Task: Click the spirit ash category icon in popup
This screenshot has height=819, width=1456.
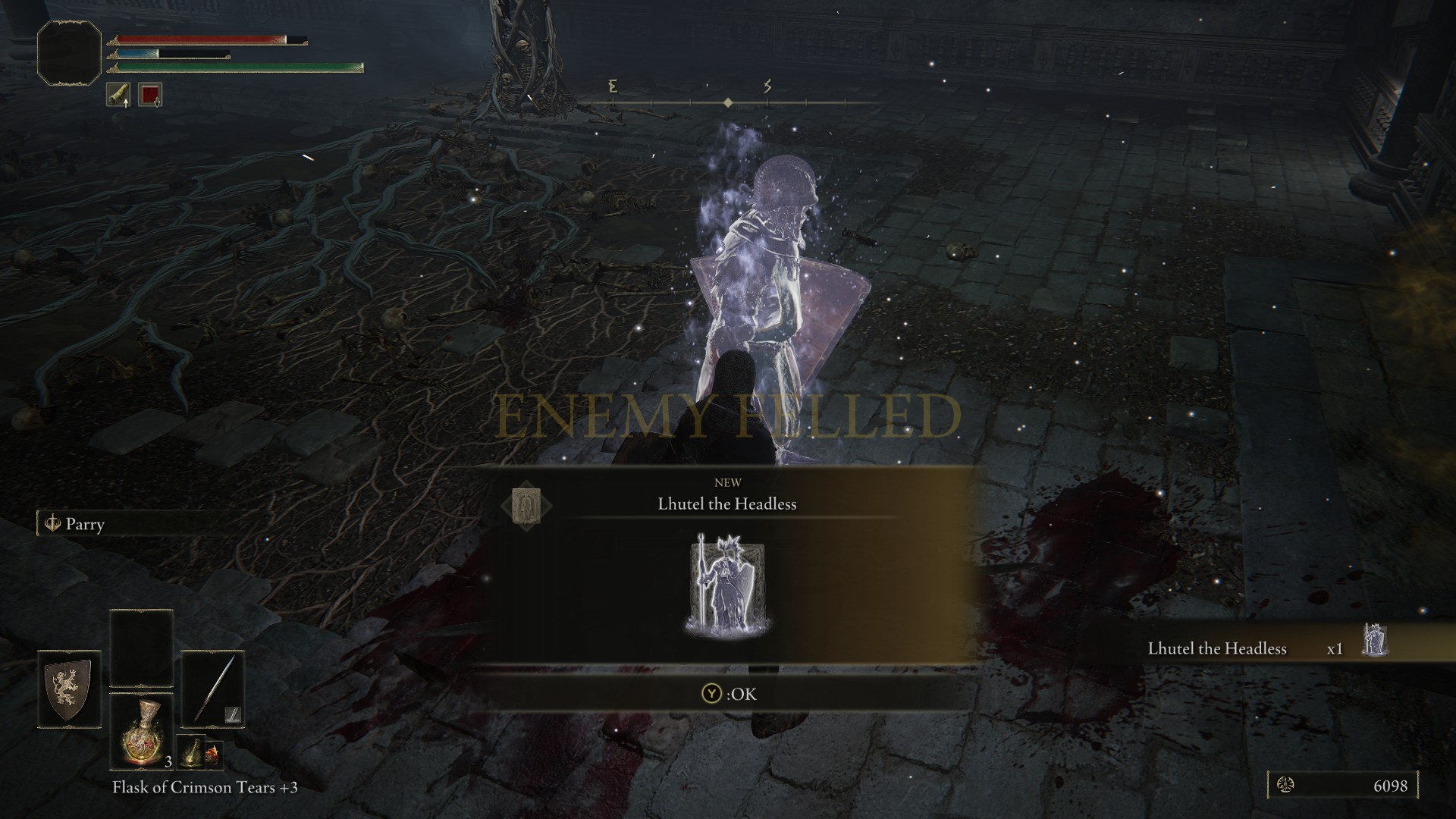Action: coord(526,505)
